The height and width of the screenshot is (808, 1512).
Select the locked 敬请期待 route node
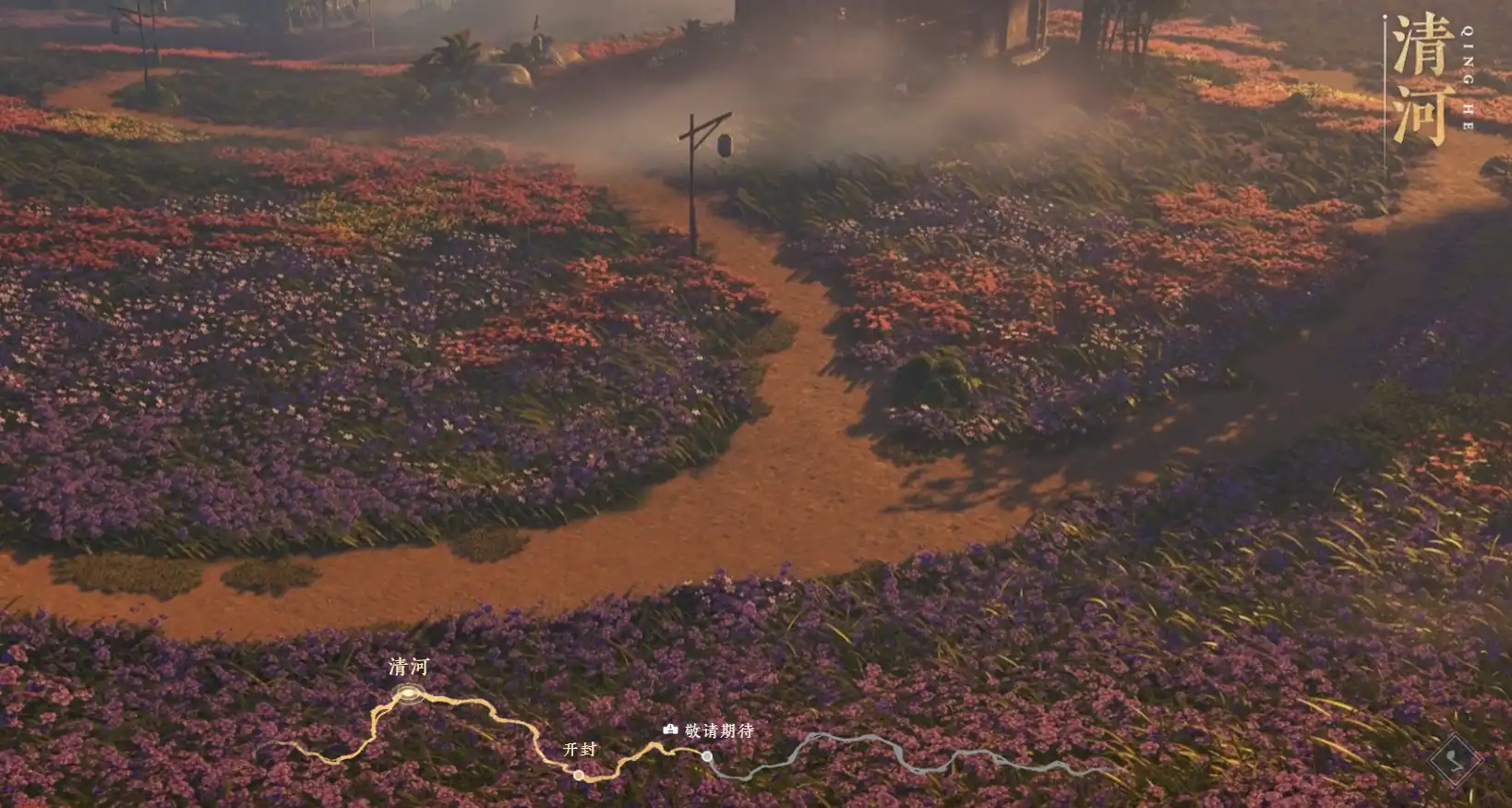707,756
